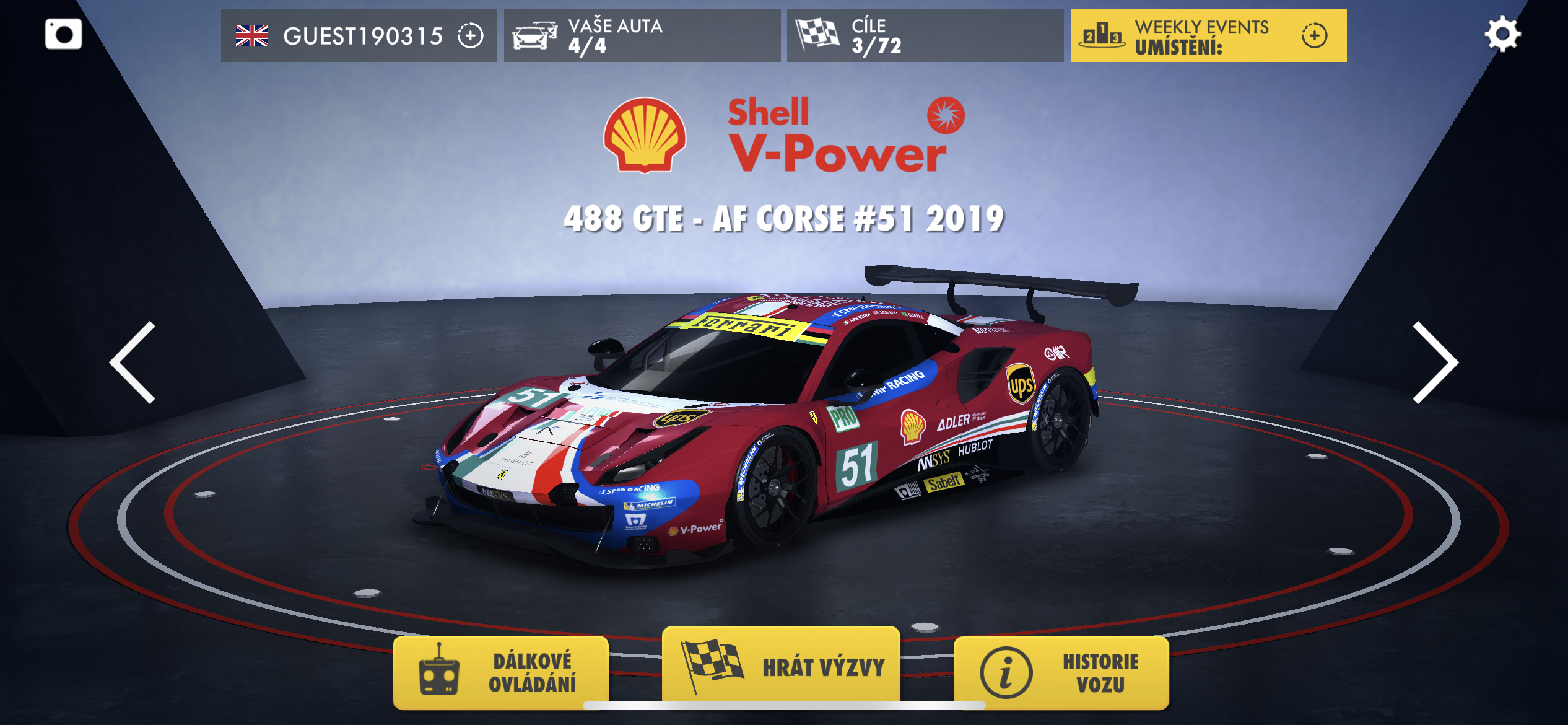This screenshot has width=1568, height=725.
Task: View the Cíle goals list
Action: [x=925, y=36]
